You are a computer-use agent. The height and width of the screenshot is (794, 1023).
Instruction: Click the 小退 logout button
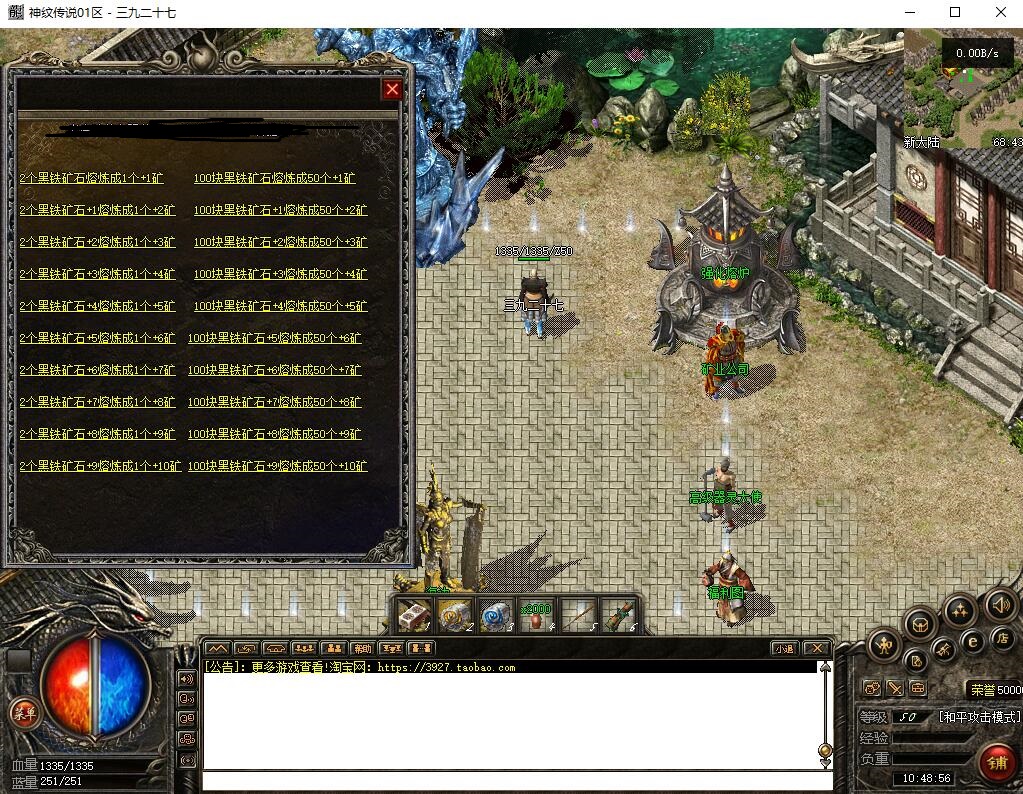(x=784, y=648)
